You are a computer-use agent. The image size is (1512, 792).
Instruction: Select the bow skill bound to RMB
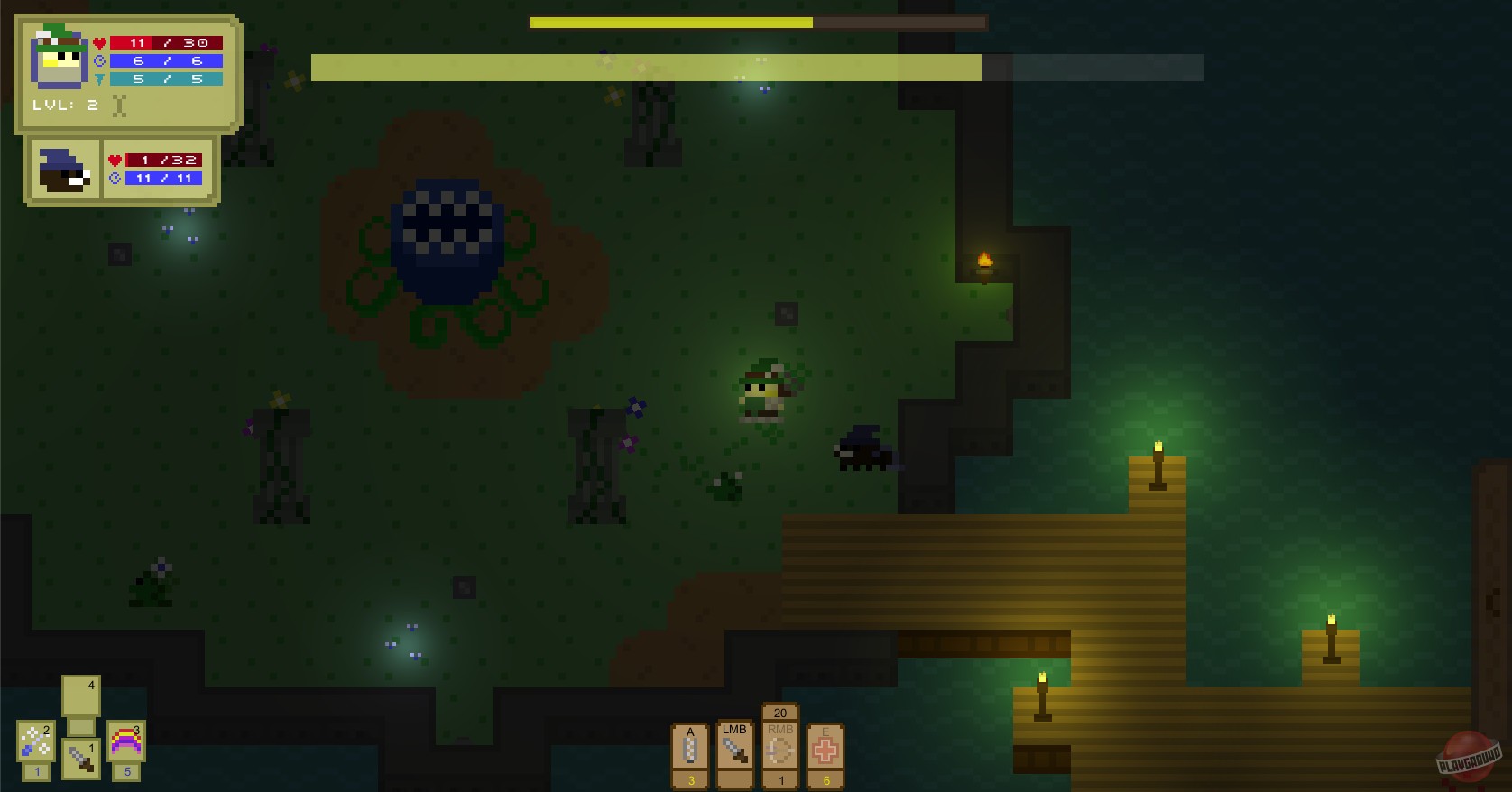point(779,751)
